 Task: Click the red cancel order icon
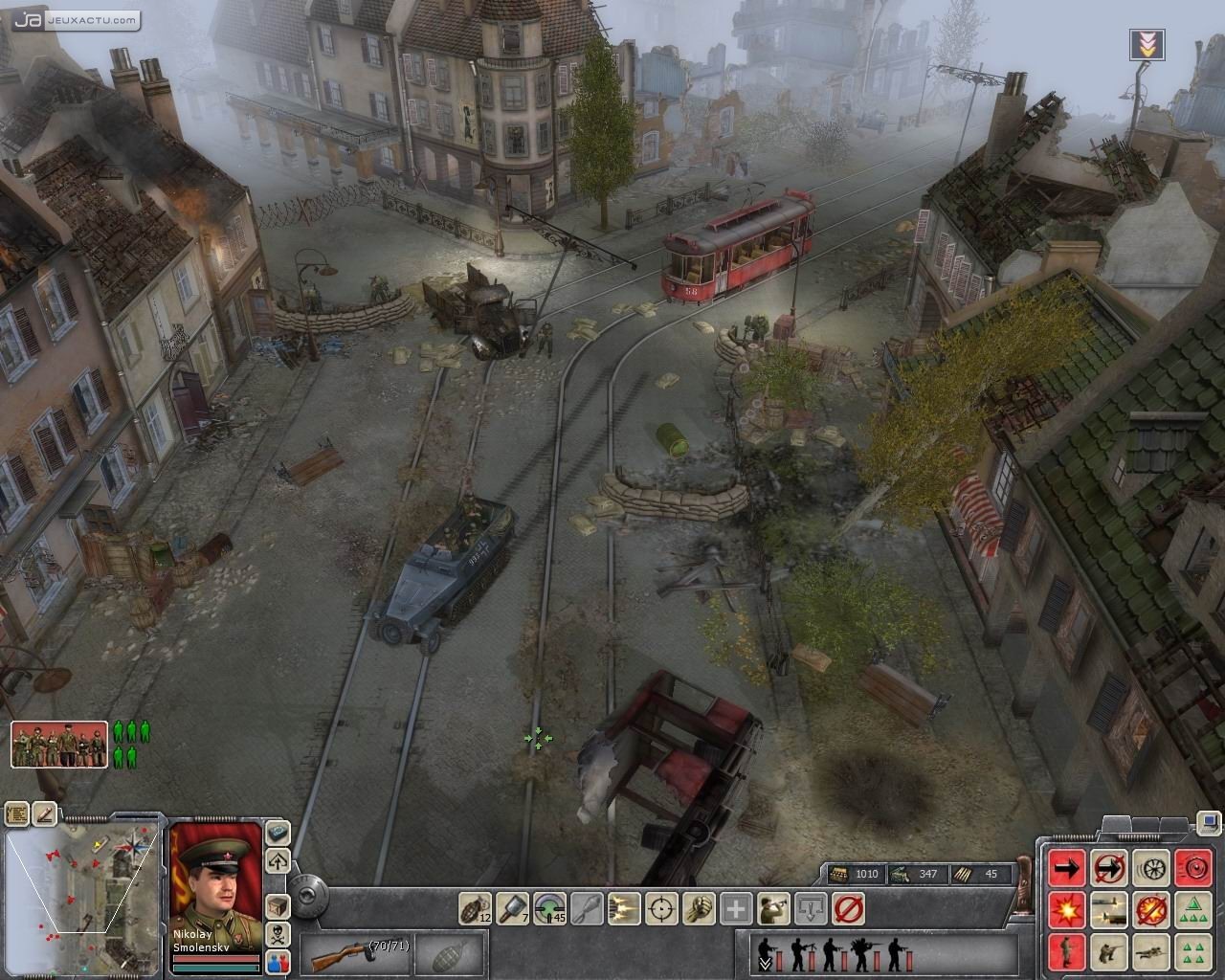click(x=848, y=907)
